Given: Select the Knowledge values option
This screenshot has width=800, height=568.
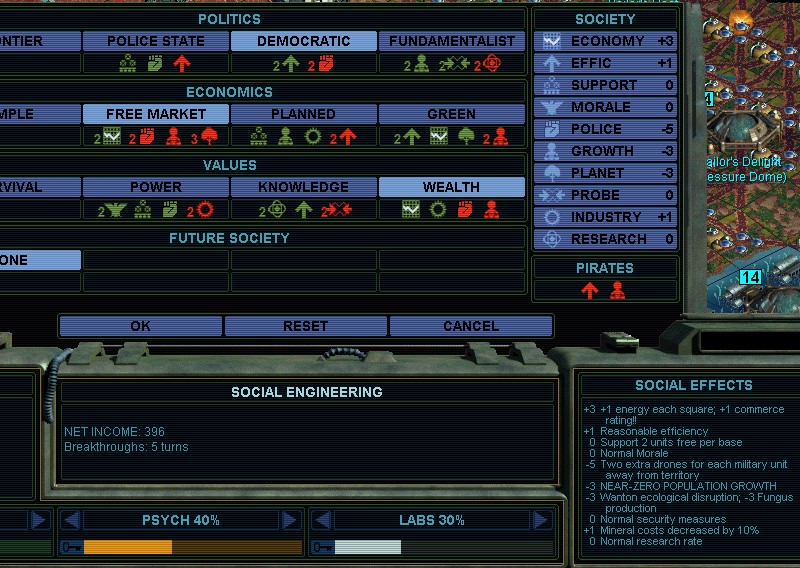Looking at the screenshot, I should click(304, 187).
